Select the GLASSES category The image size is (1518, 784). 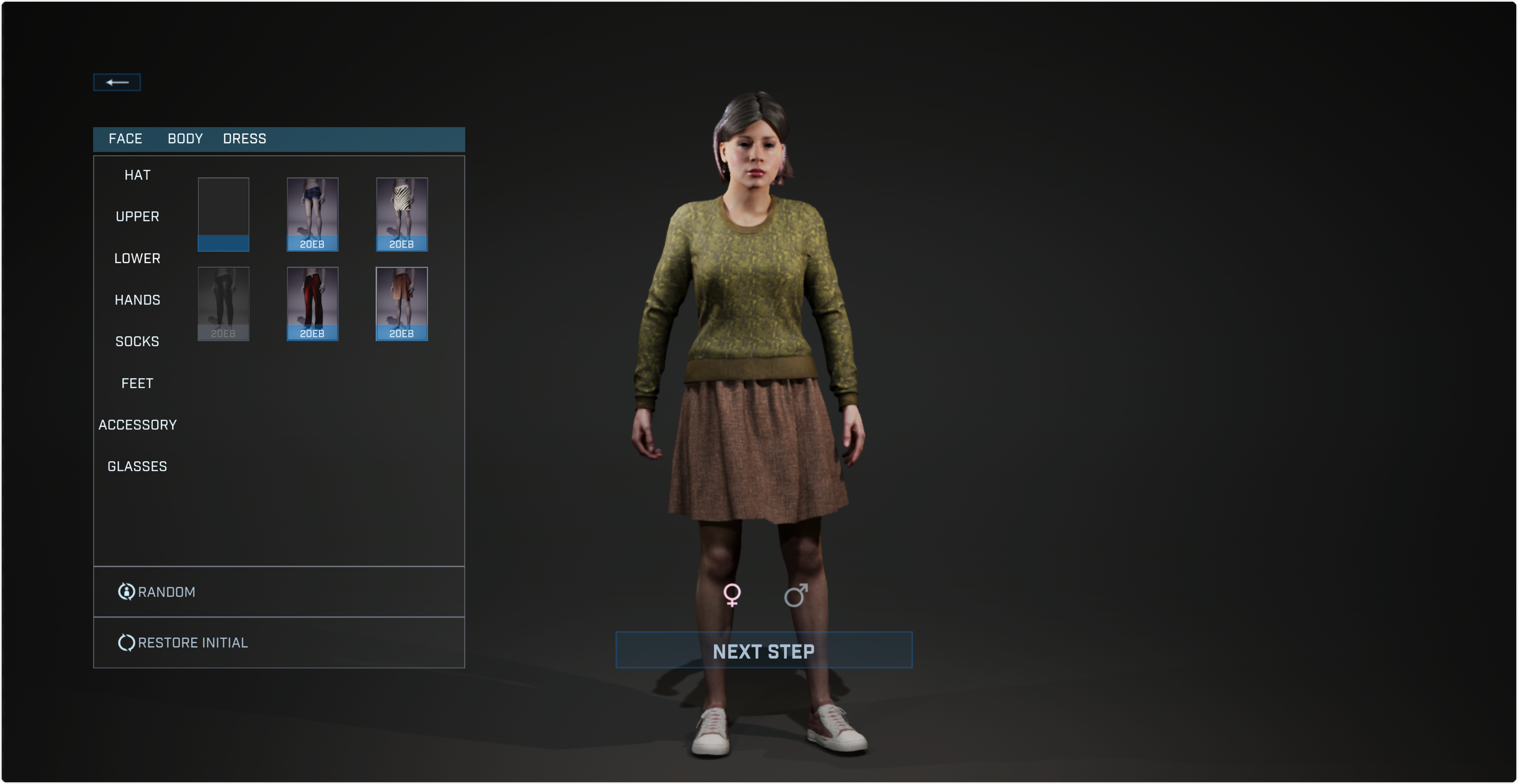pos(137,467)
